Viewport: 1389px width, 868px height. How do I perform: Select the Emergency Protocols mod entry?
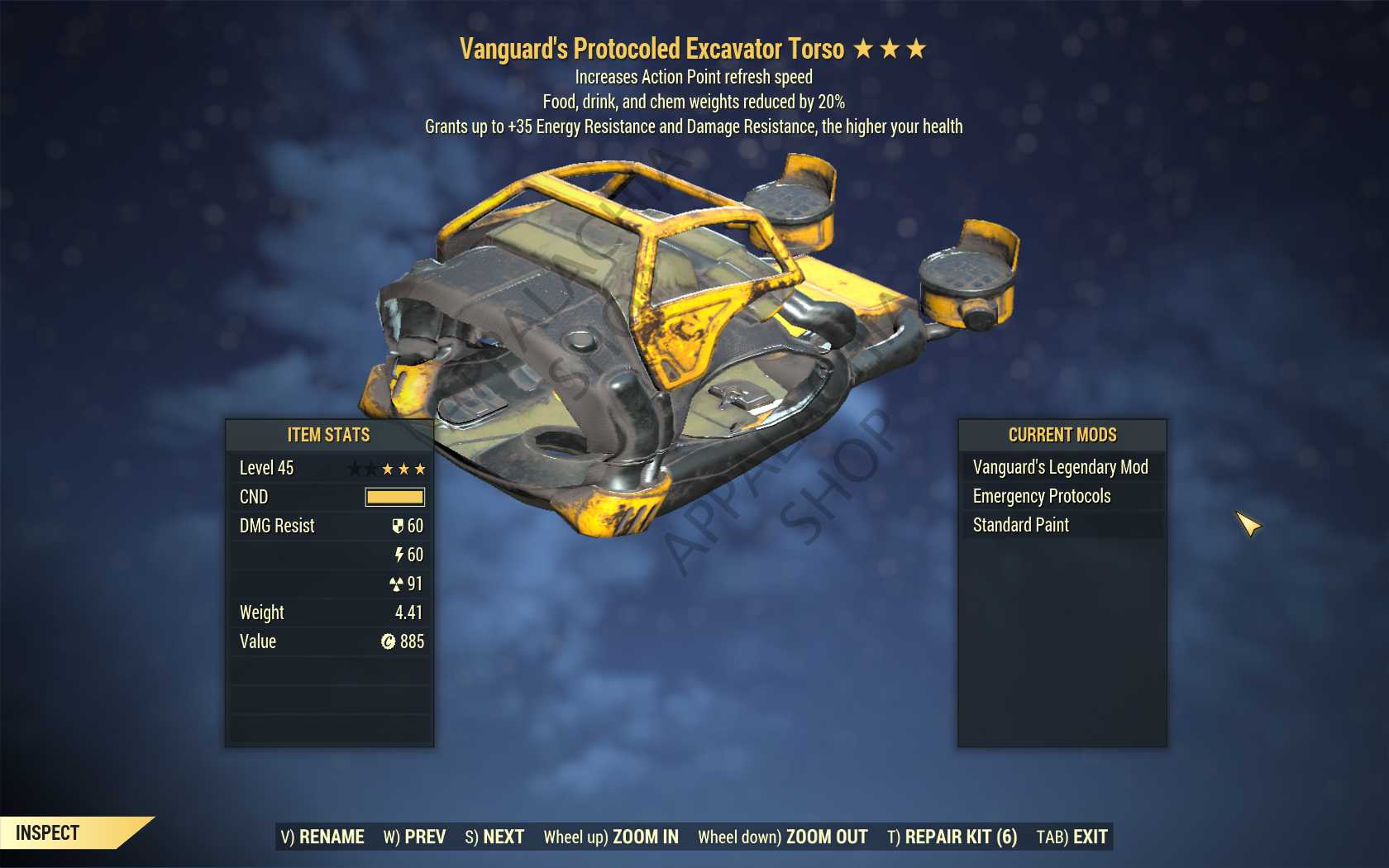1042,496
